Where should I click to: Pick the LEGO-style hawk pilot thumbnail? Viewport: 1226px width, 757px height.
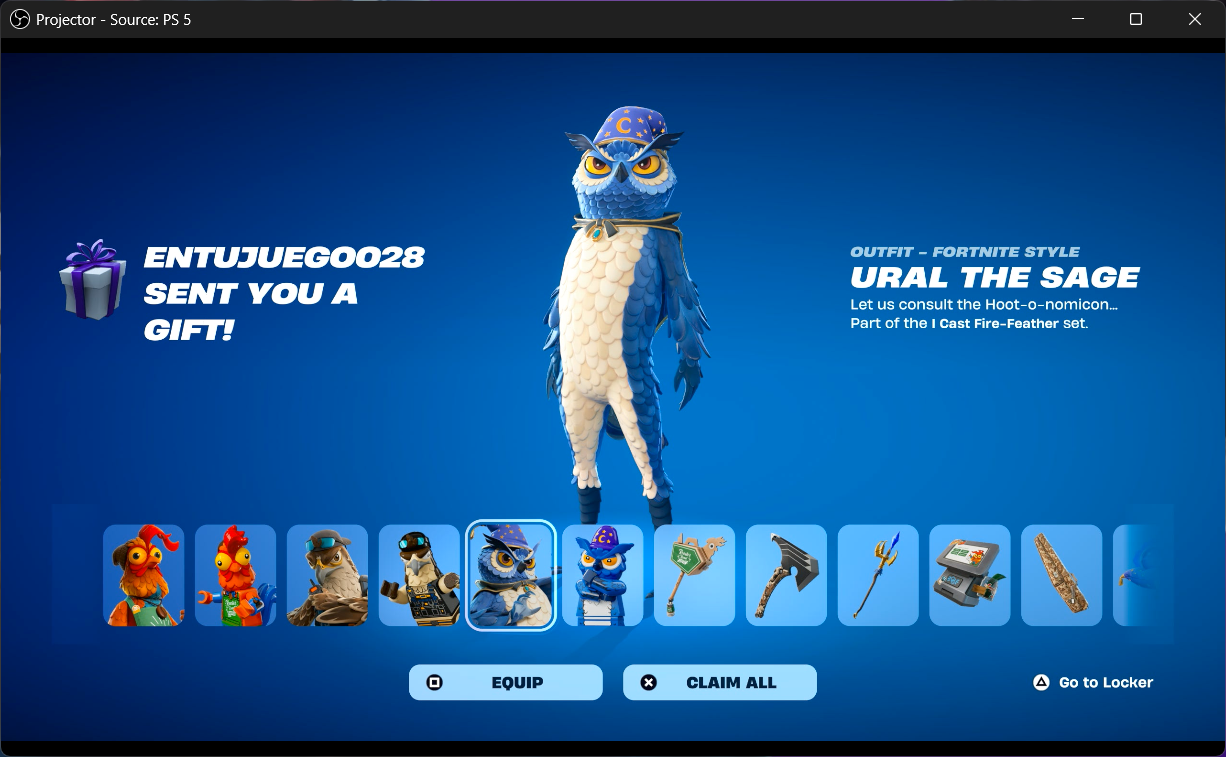[419, 576]
